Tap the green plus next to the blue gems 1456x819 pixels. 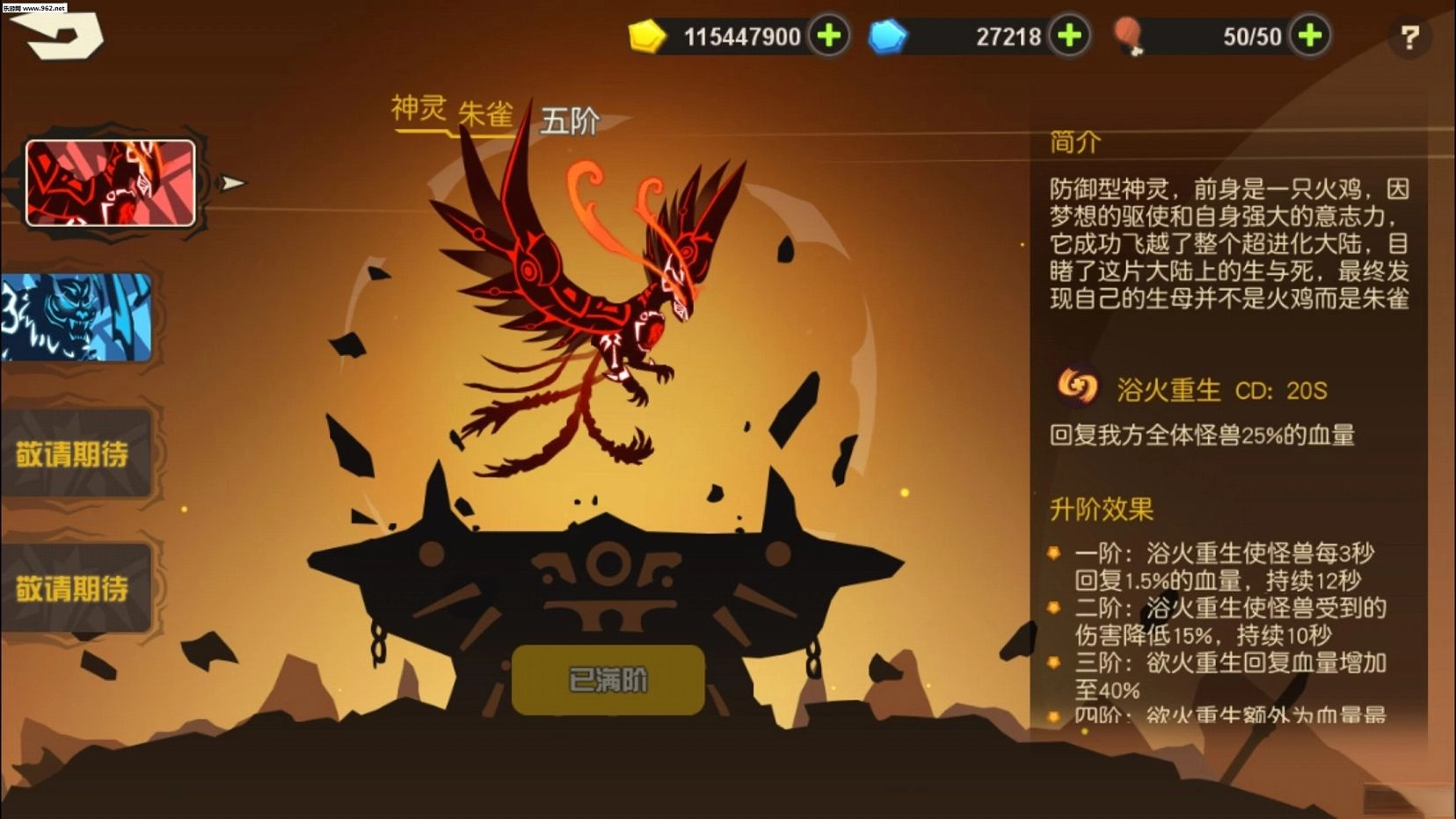click(1069, 37)
